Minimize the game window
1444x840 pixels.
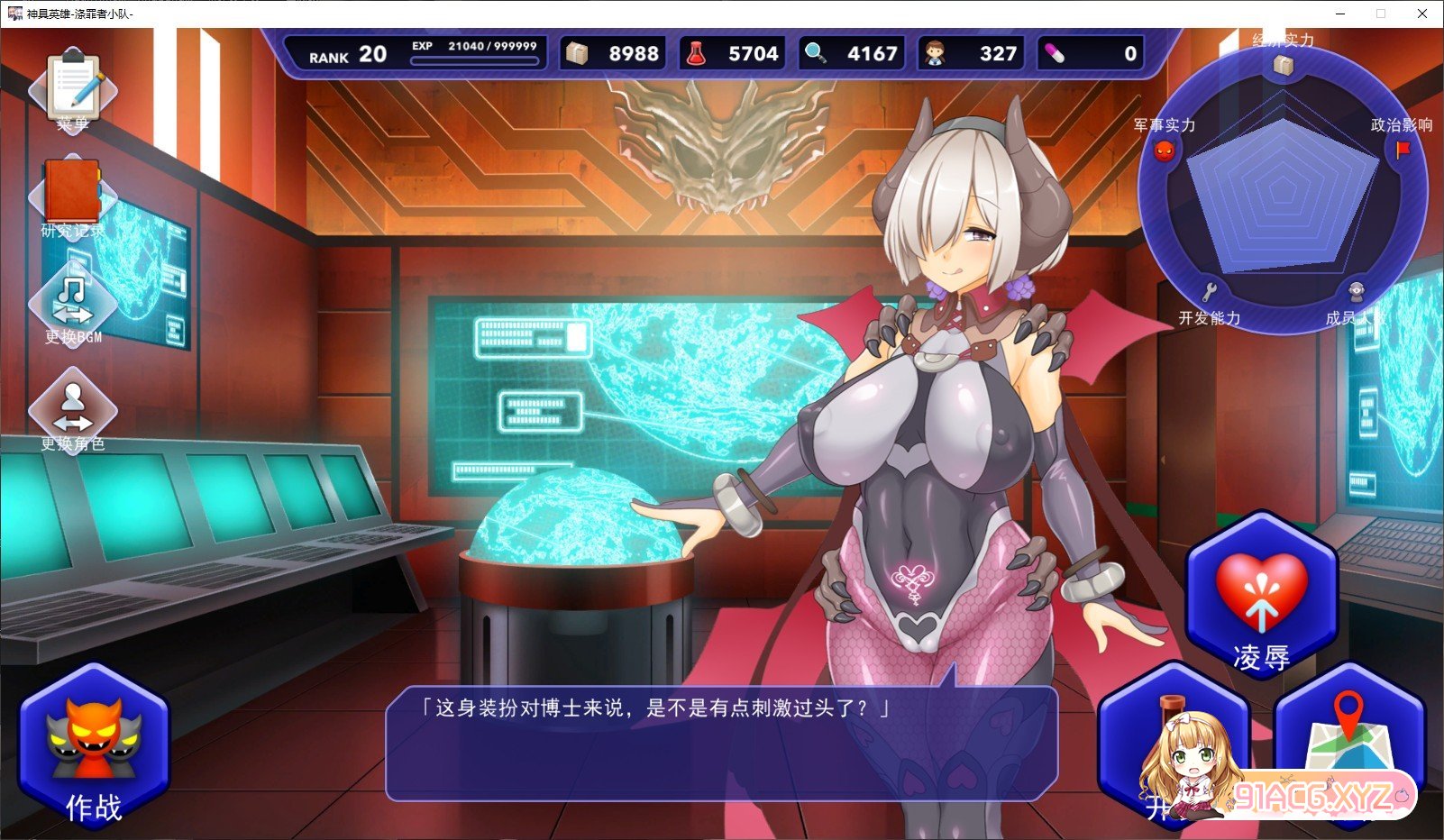[x=1339, y=14]
